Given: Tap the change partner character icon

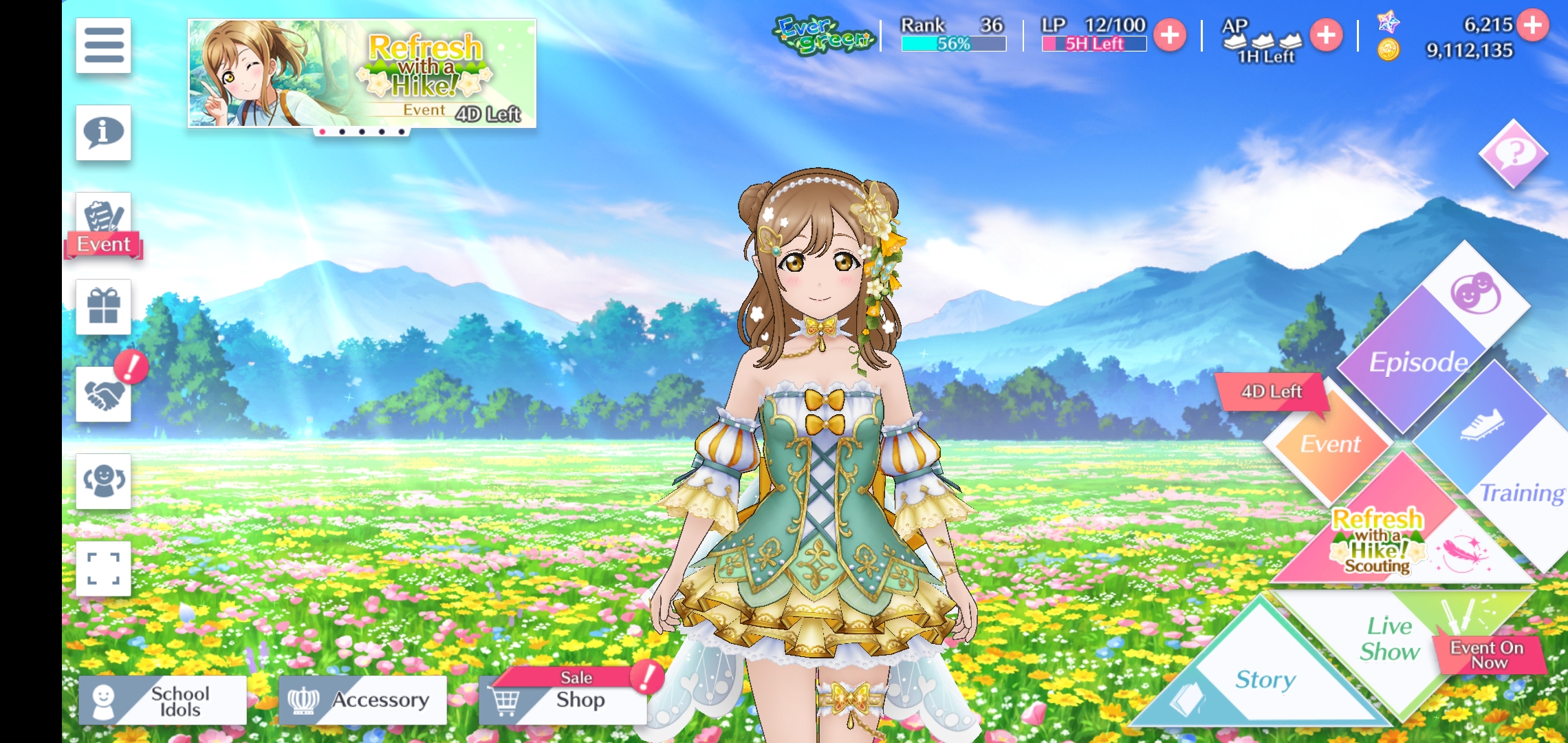Looking at the screenshot, I should tap(104, 481).
